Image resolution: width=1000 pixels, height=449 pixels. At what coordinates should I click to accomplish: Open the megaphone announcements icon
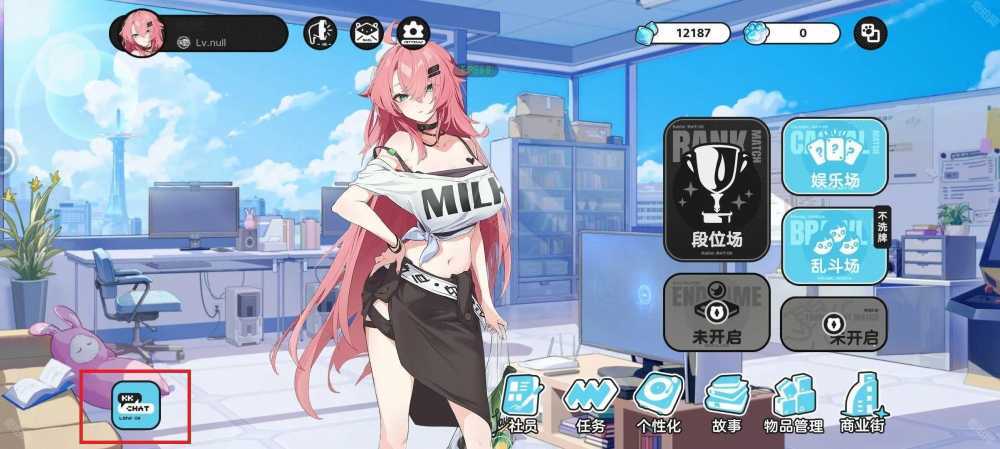320,33
